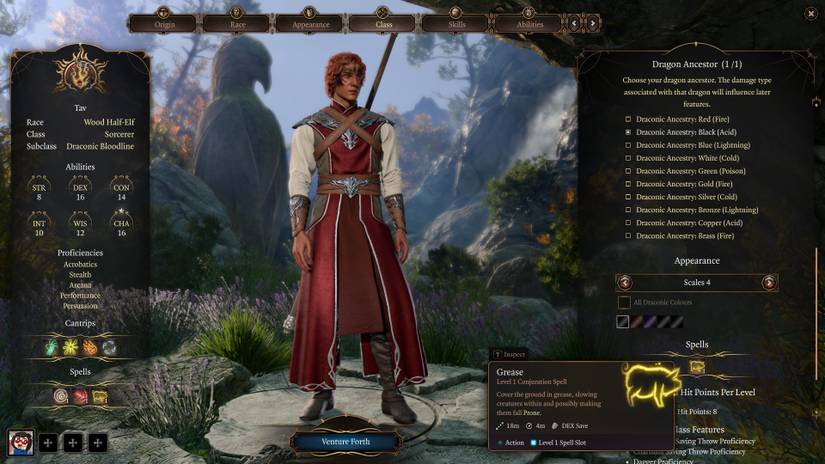This screenshot has width=825, height=464.
Task: Go to the Appearance tab
Action: [310, 23]
